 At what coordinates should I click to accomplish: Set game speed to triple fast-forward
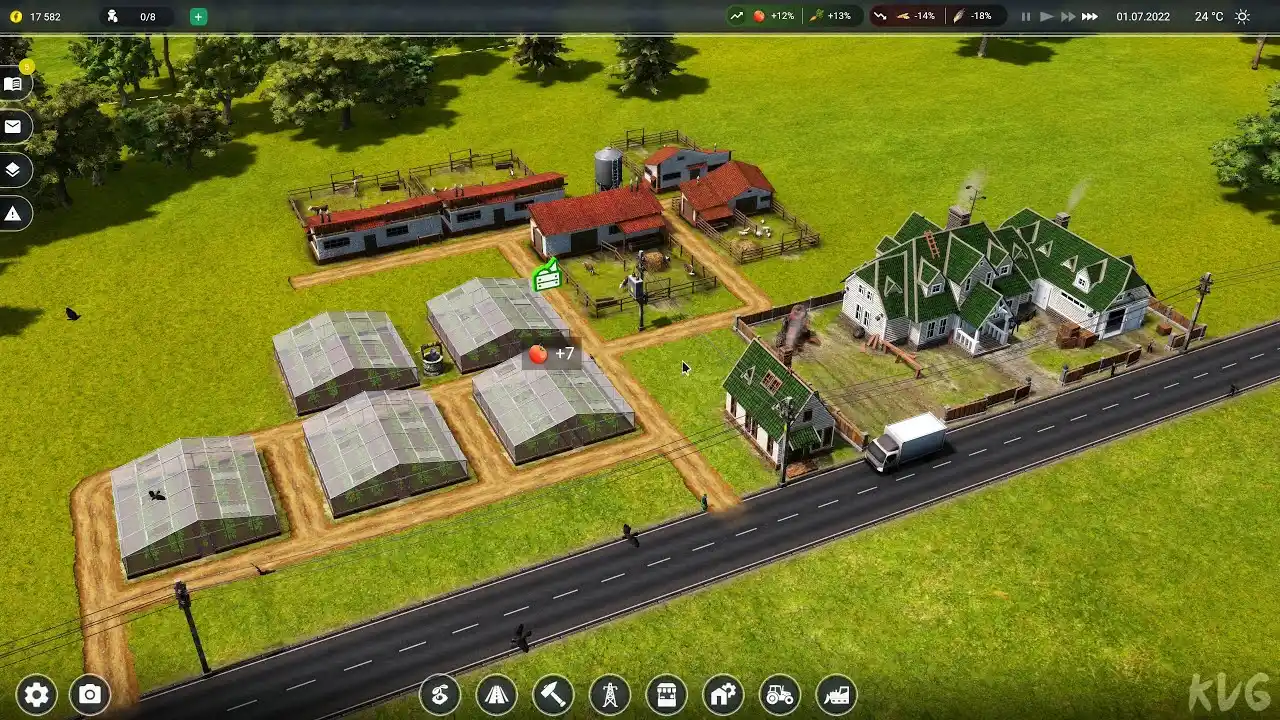[1090, 17]
